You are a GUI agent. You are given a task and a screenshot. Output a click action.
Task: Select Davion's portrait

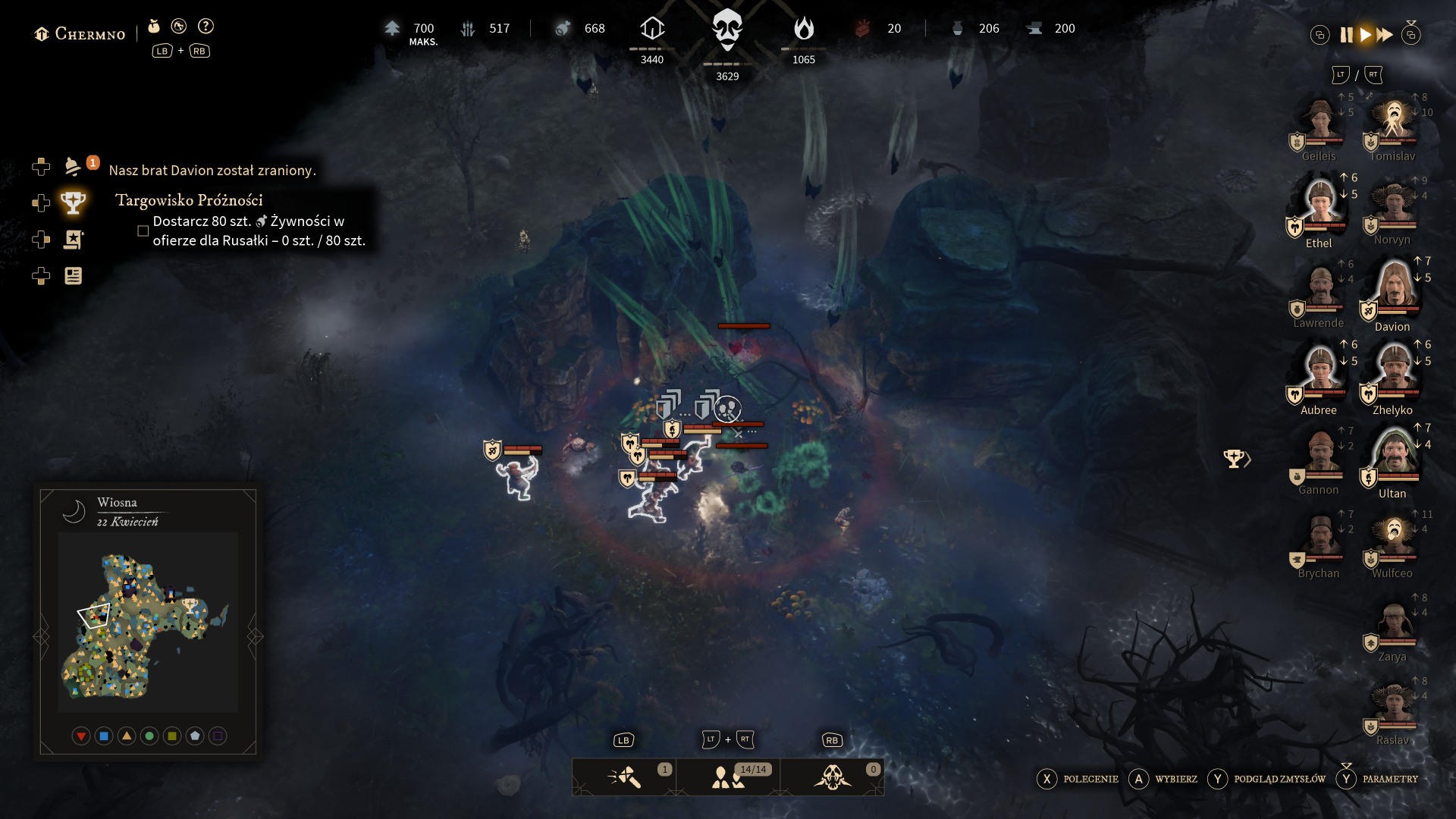pyautogui.click(x=1394, y=288)
